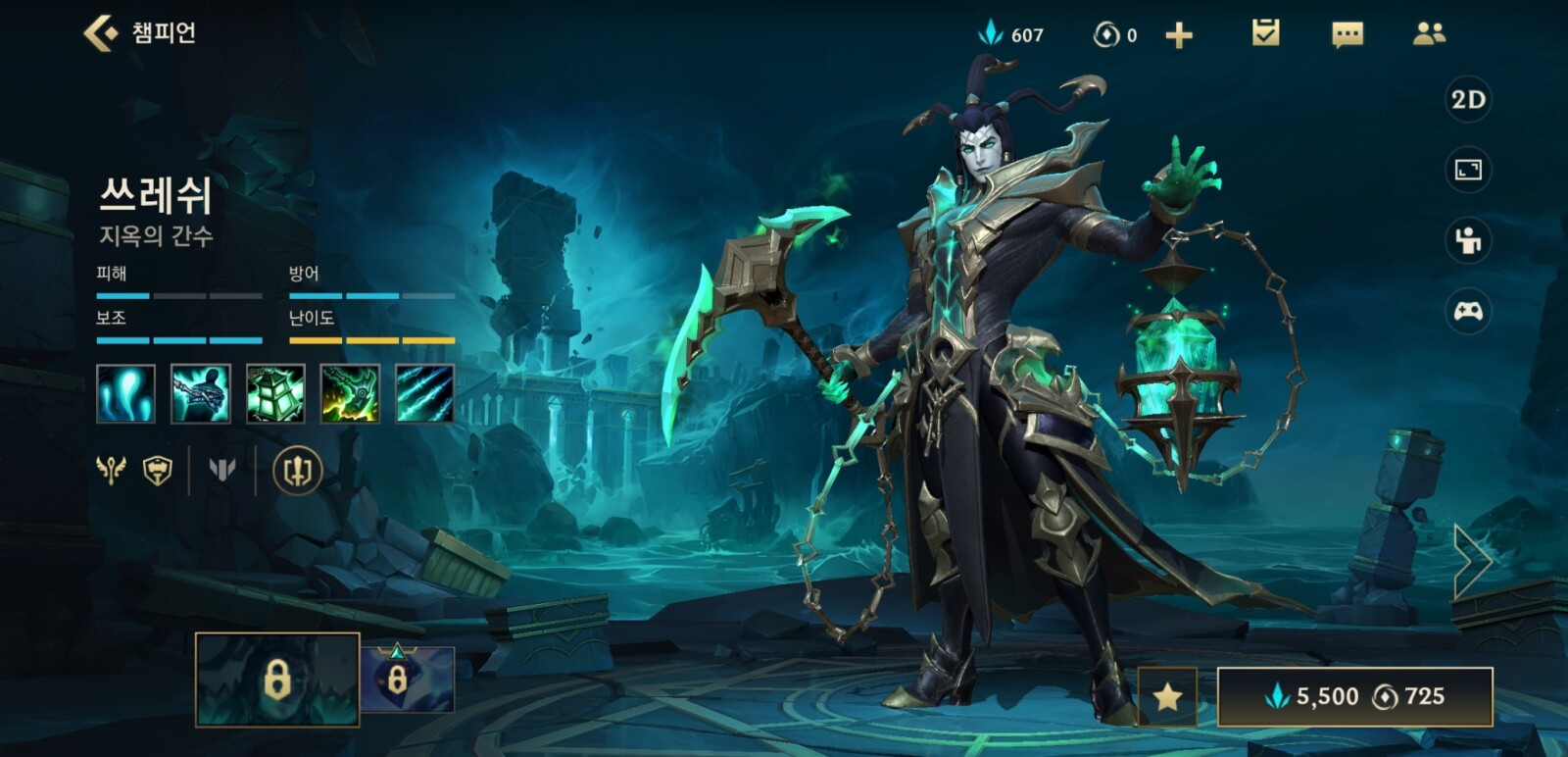Open the friends list icon

pos(1429,34)
